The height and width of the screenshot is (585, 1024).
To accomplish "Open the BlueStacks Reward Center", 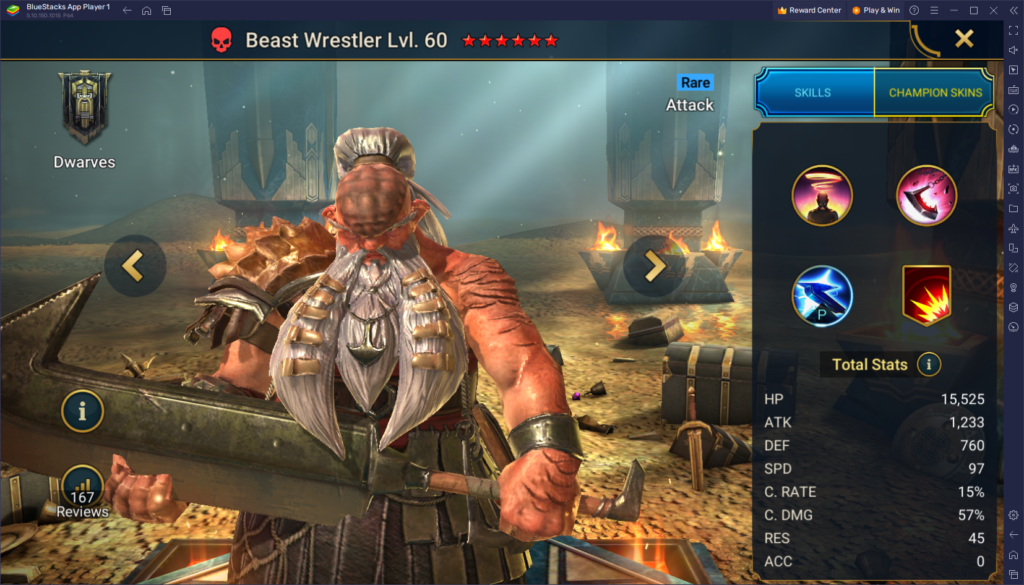I will point(809,10).
